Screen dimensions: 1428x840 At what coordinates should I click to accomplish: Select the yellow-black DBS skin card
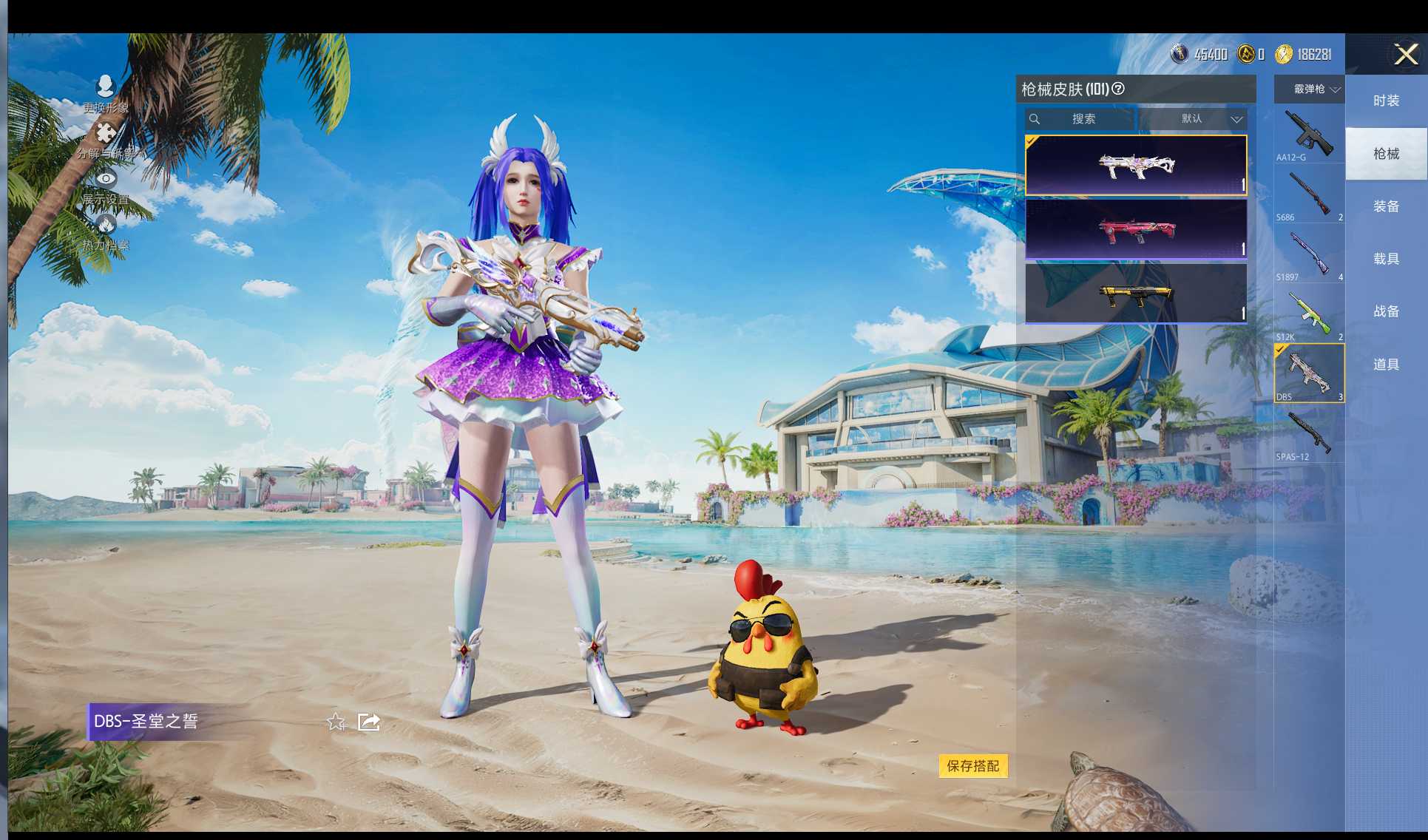click(1136, 294)
